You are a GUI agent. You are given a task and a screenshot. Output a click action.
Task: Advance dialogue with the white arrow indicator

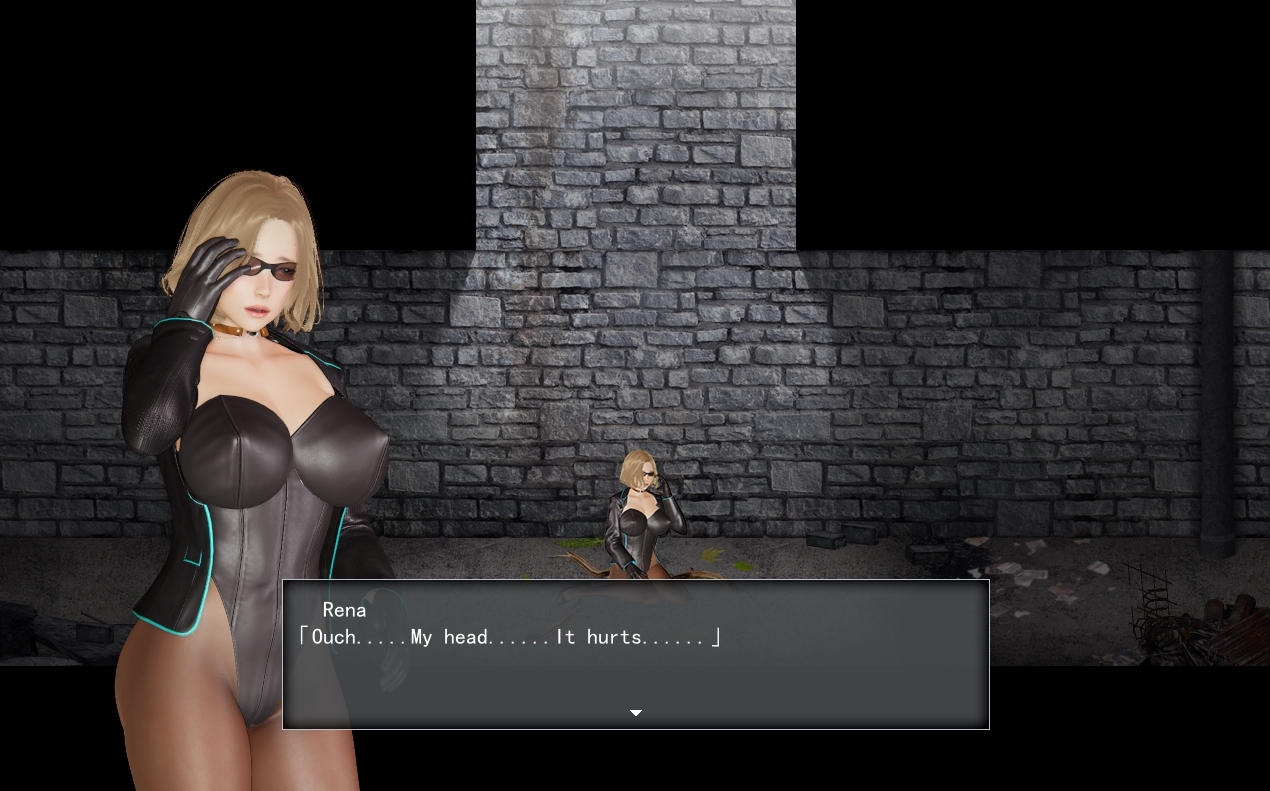[635, 713]
